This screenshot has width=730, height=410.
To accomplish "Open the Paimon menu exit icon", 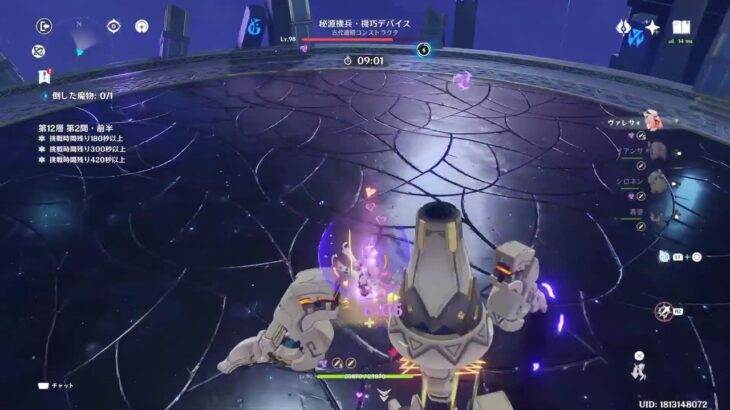I will point(43,26).
